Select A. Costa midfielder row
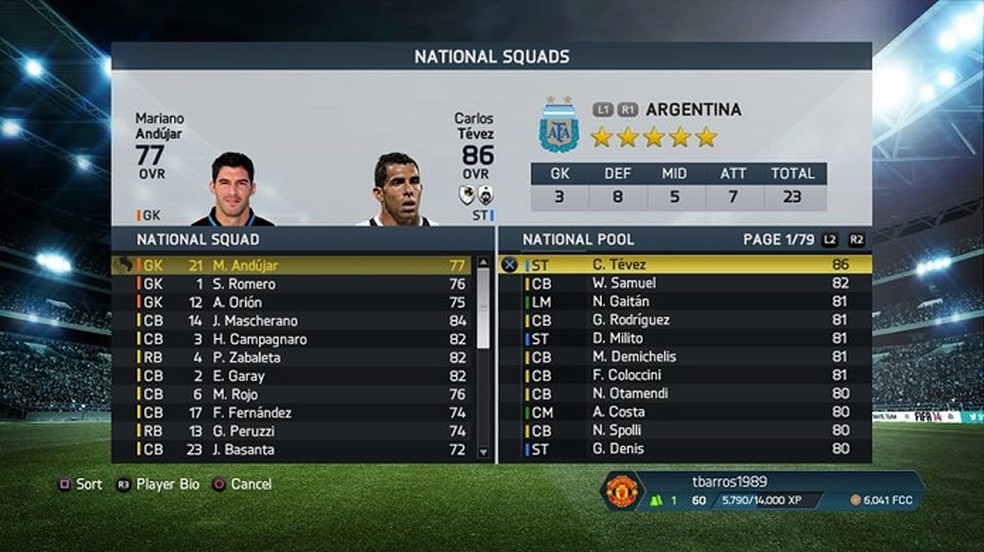Screen dimensions: 984x552 click(685, 412)
